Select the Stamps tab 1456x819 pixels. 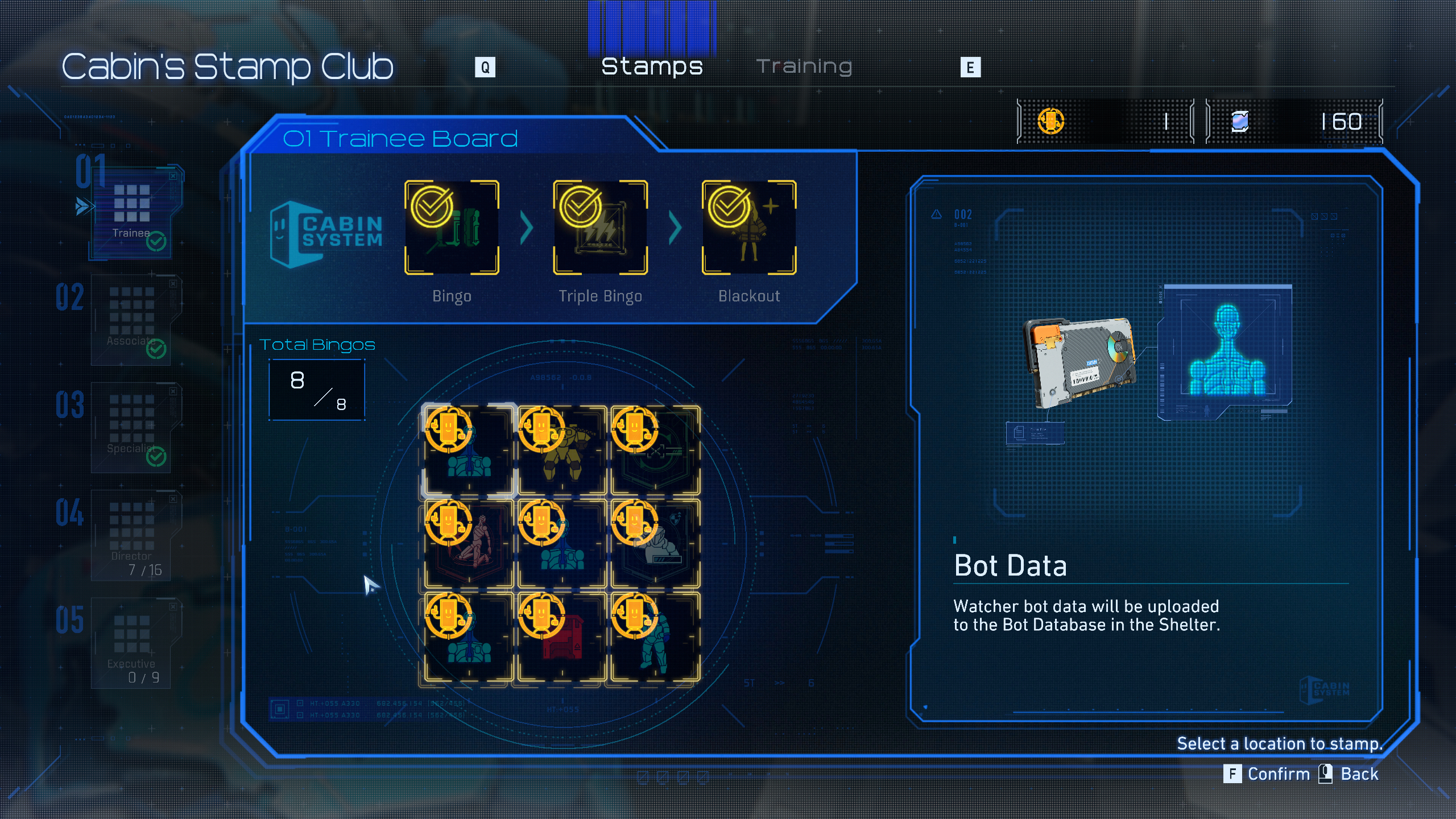(x=652, y=67)
